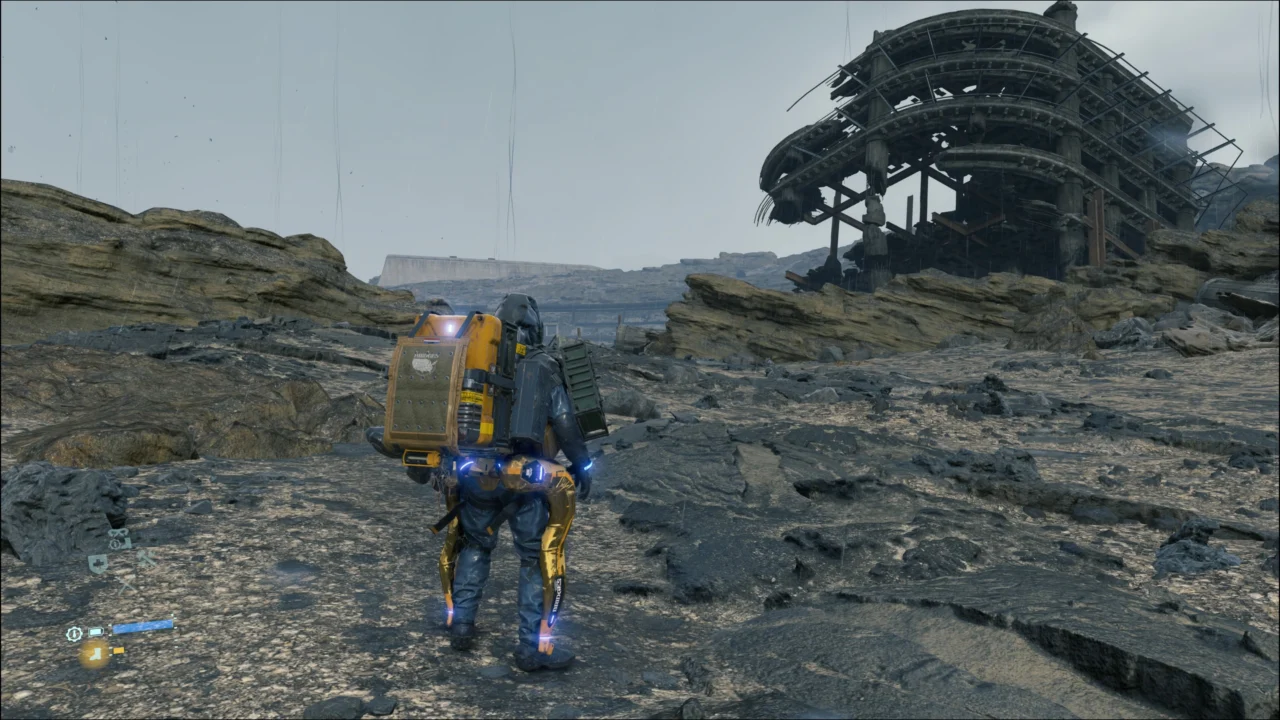Click the crossed-tools repair sign icon

coord(146,558)
